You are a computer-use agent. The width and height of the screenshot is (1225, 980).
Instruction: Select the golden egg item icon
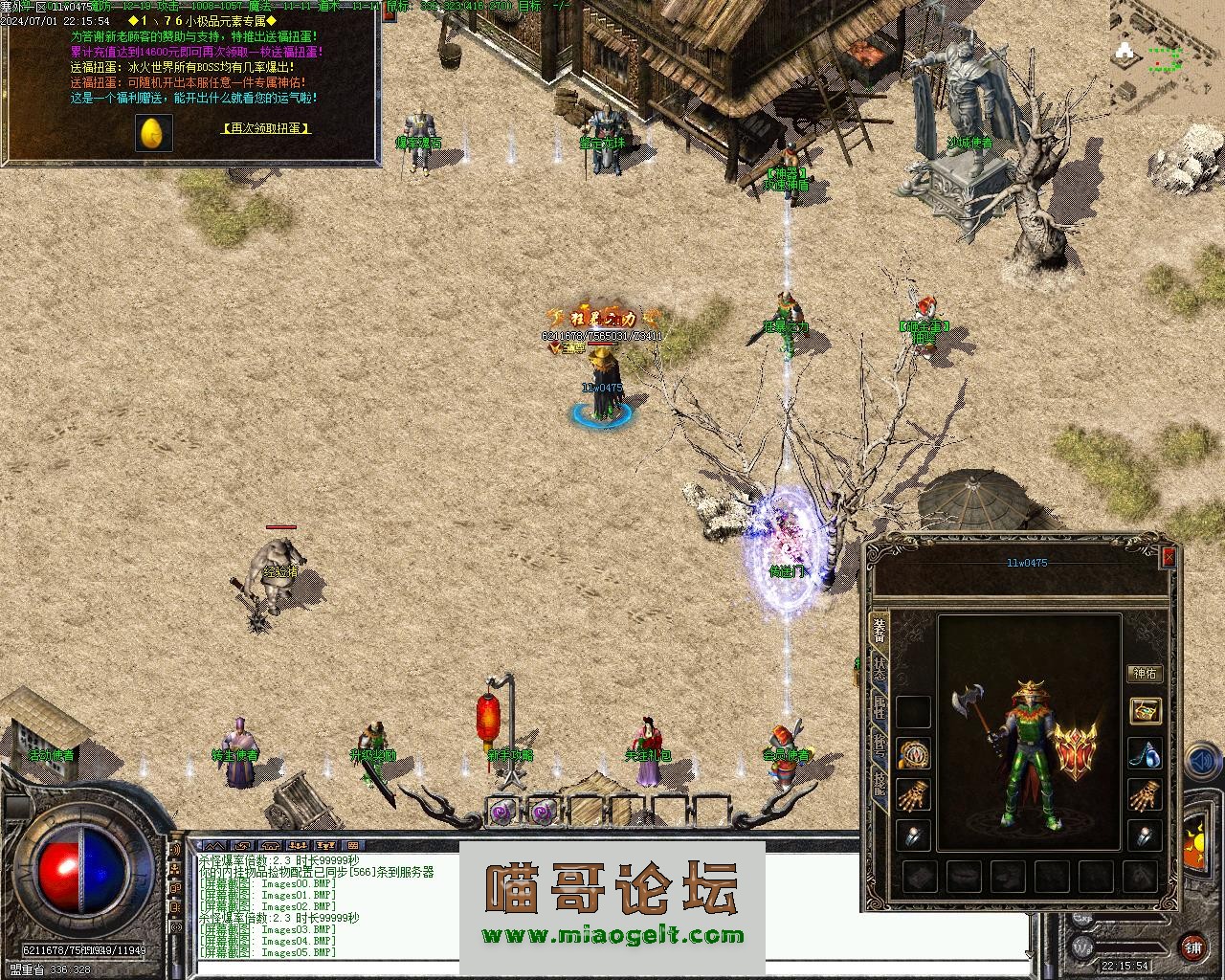pyautogui.click(x=153, y=133)
